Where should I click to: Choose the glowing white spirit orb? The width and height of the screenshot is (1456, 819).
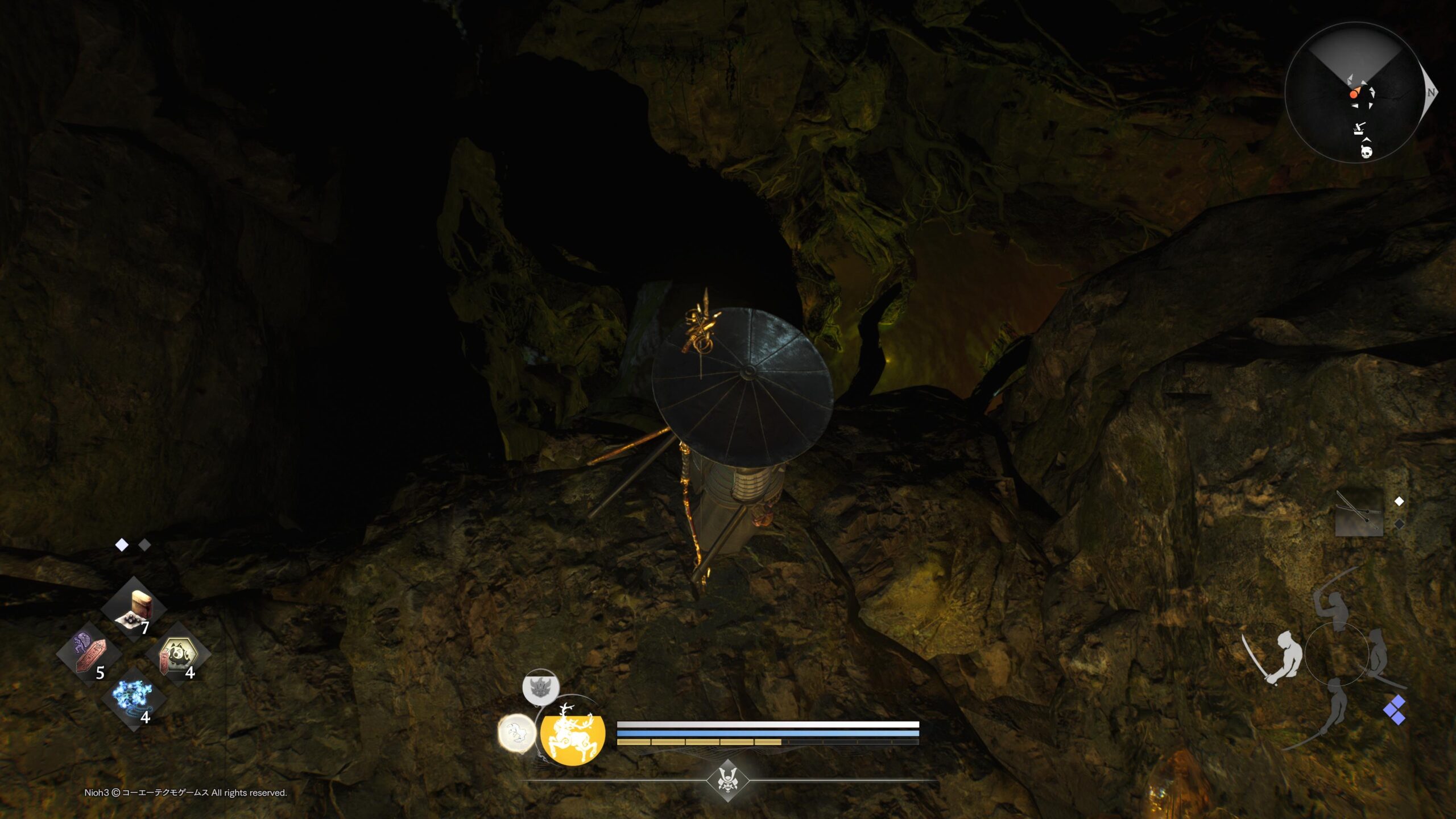[x=516, y=733]
